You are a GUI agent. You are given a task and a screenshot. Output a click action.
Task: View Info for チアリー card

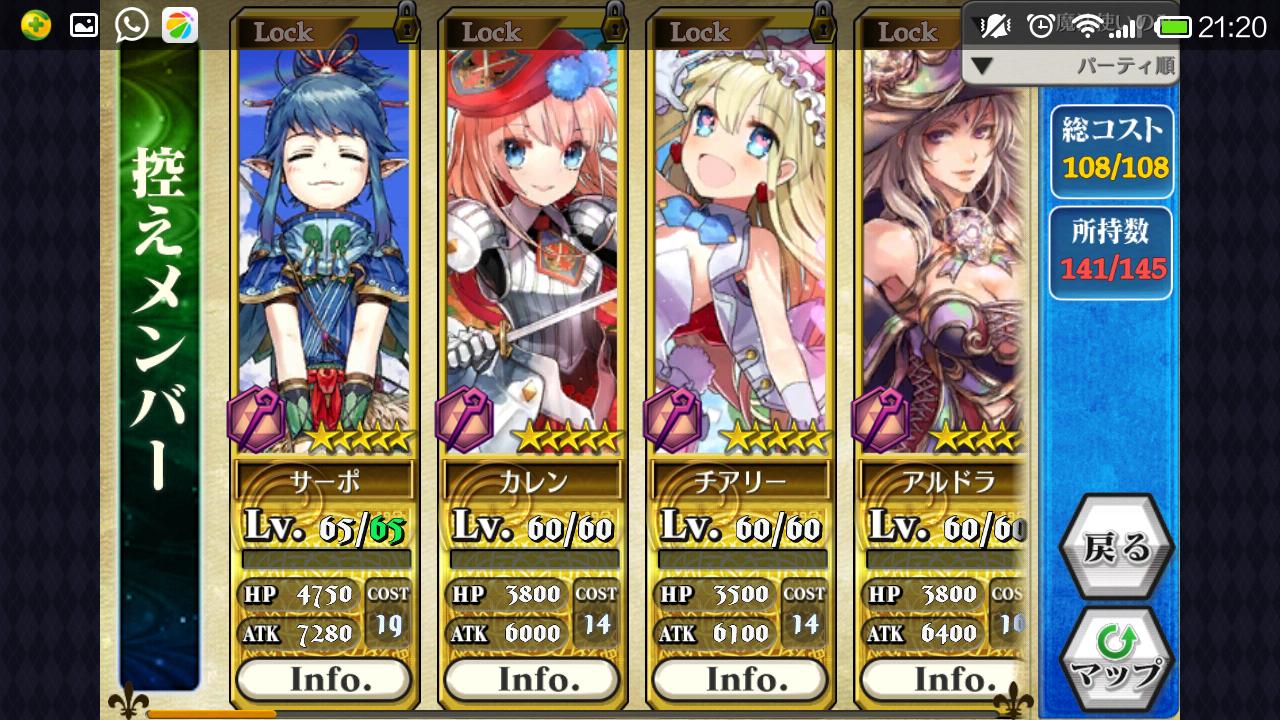740,680
